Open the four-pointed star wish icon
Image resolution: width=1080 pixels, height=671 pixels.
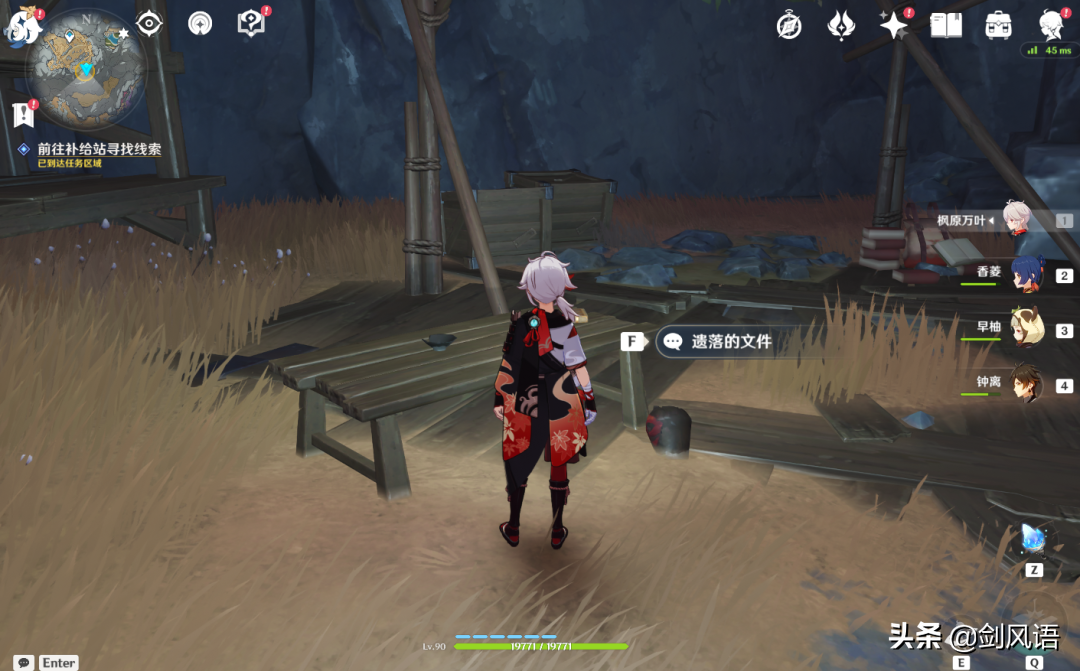893,26
